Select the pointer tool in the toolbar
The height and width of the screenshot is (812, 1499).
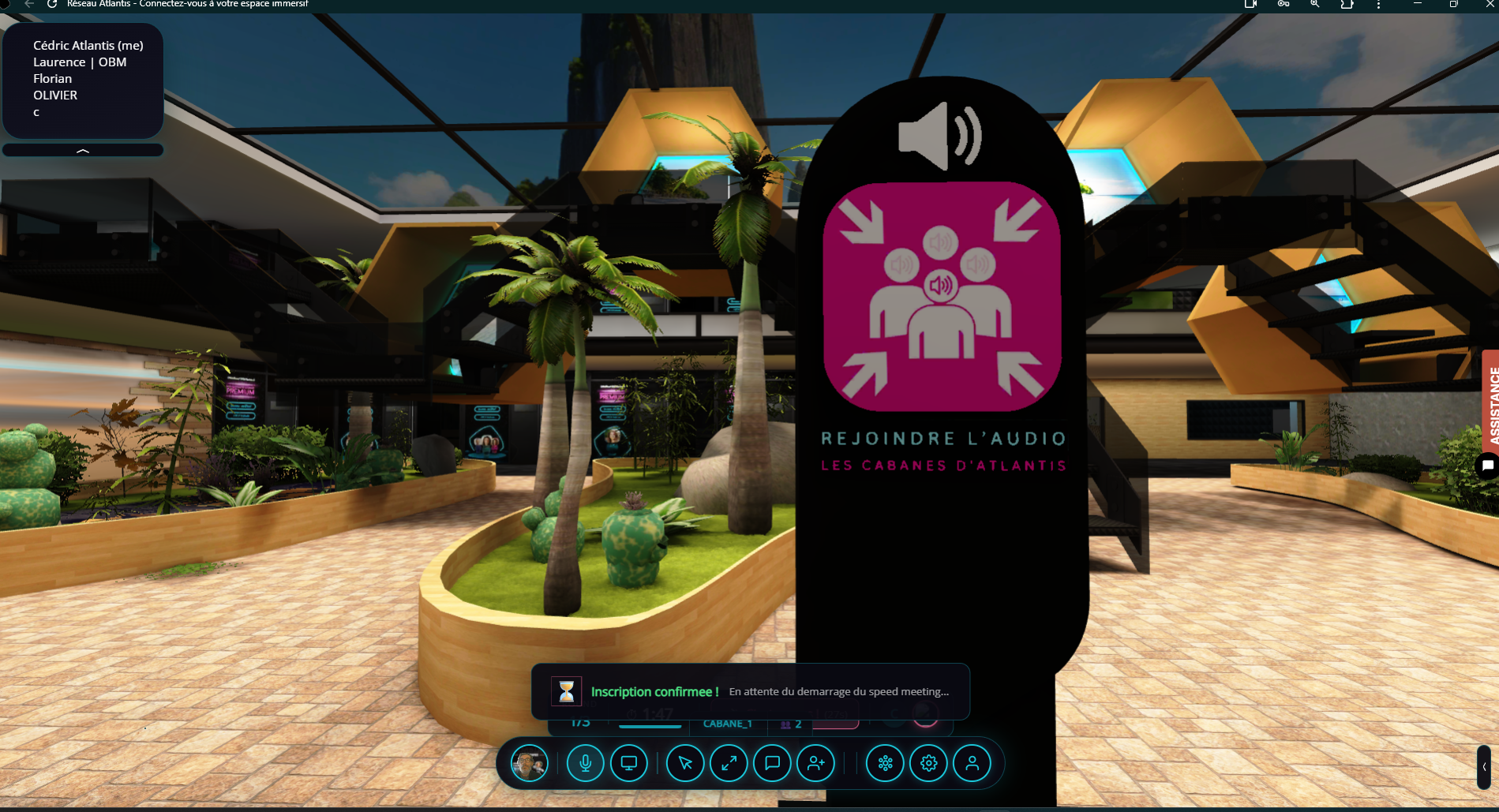click(685, 763)
